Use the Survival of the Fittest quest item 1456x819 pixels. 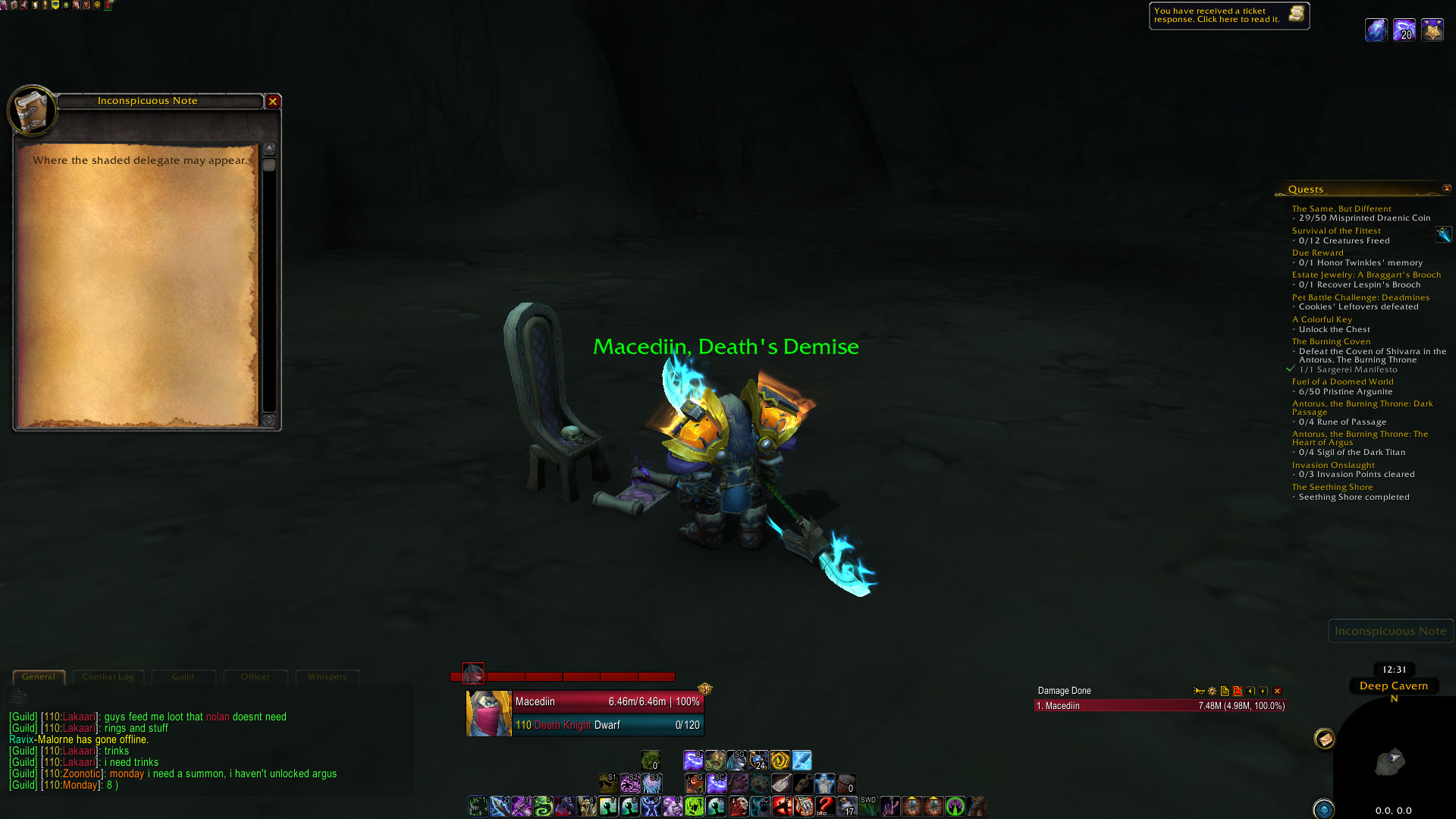pos(1443,235)
